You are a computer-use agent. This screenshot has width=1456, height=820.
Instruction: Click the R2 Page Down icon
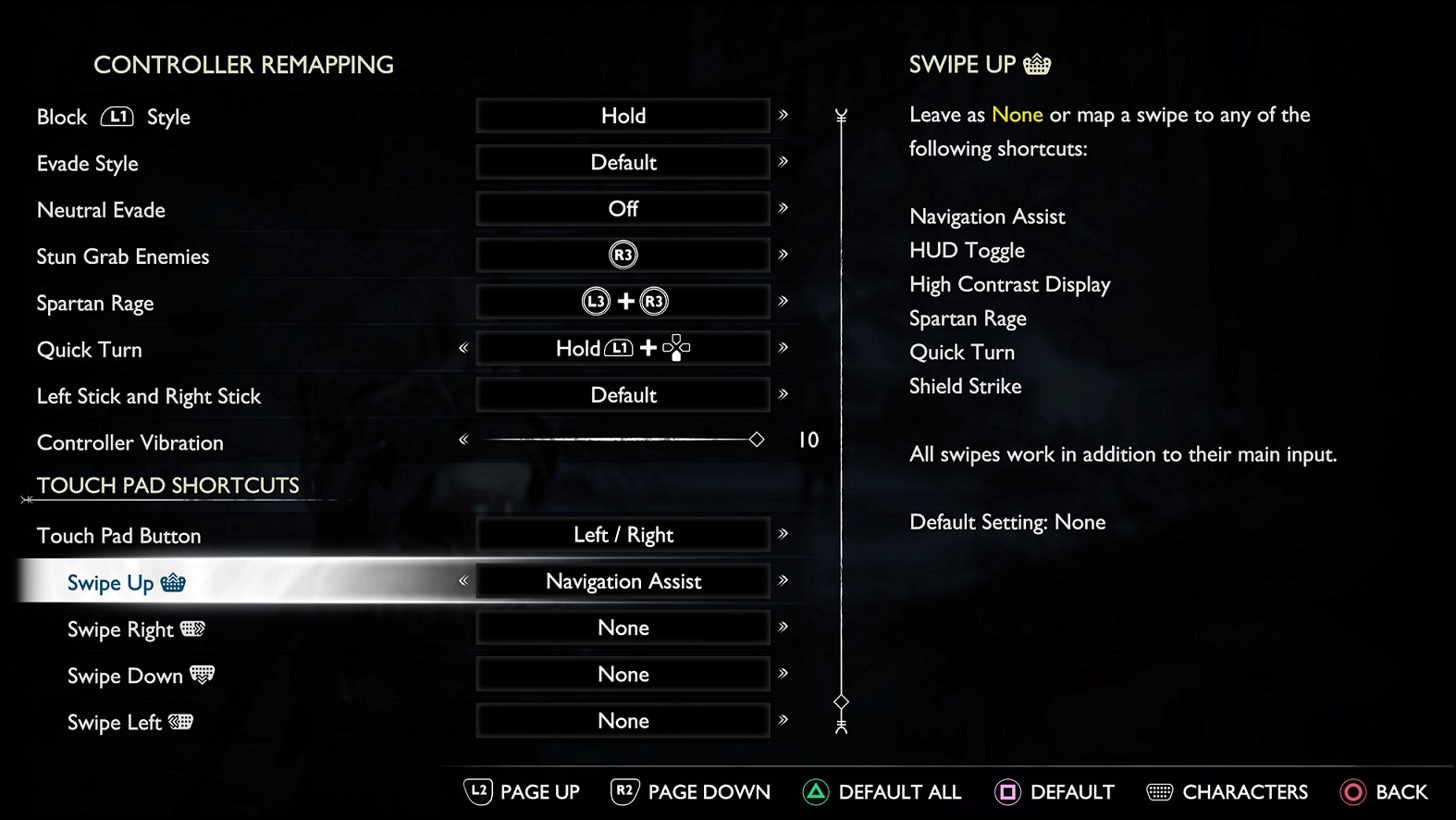click(623, 792)
